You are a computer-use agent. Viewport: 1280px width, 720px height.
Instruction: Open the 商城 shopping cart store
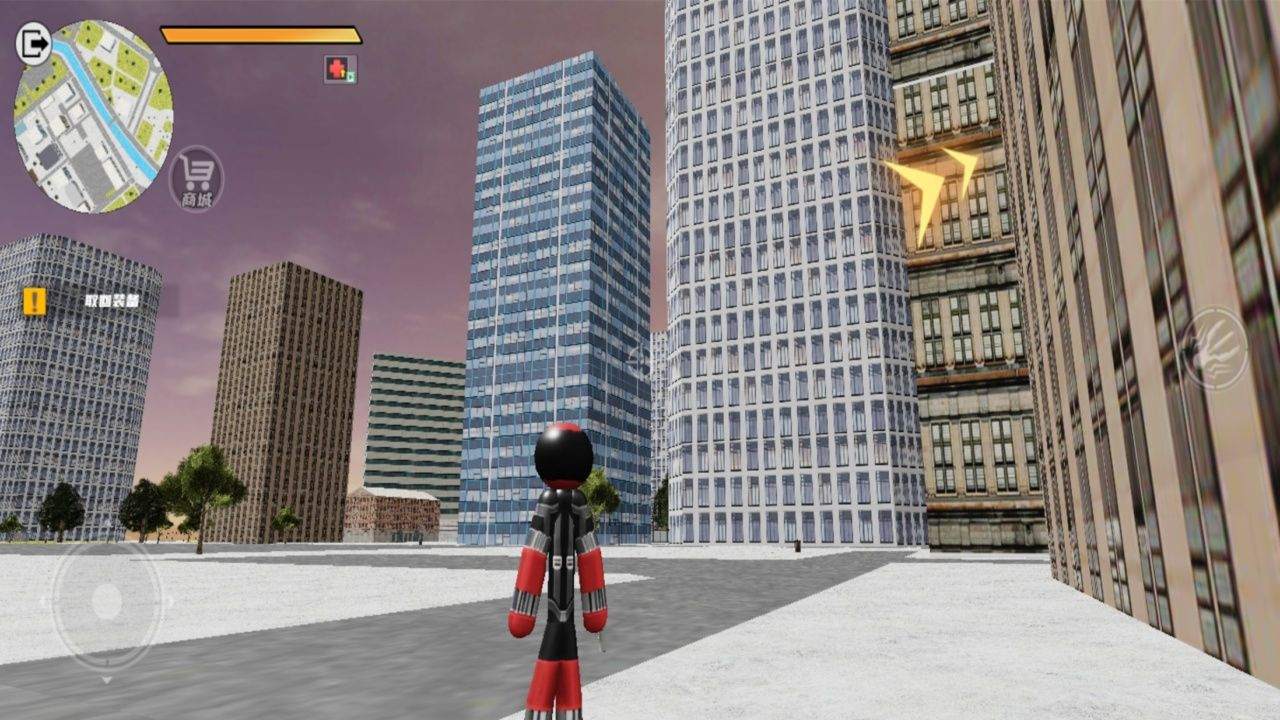click(197, 180)
